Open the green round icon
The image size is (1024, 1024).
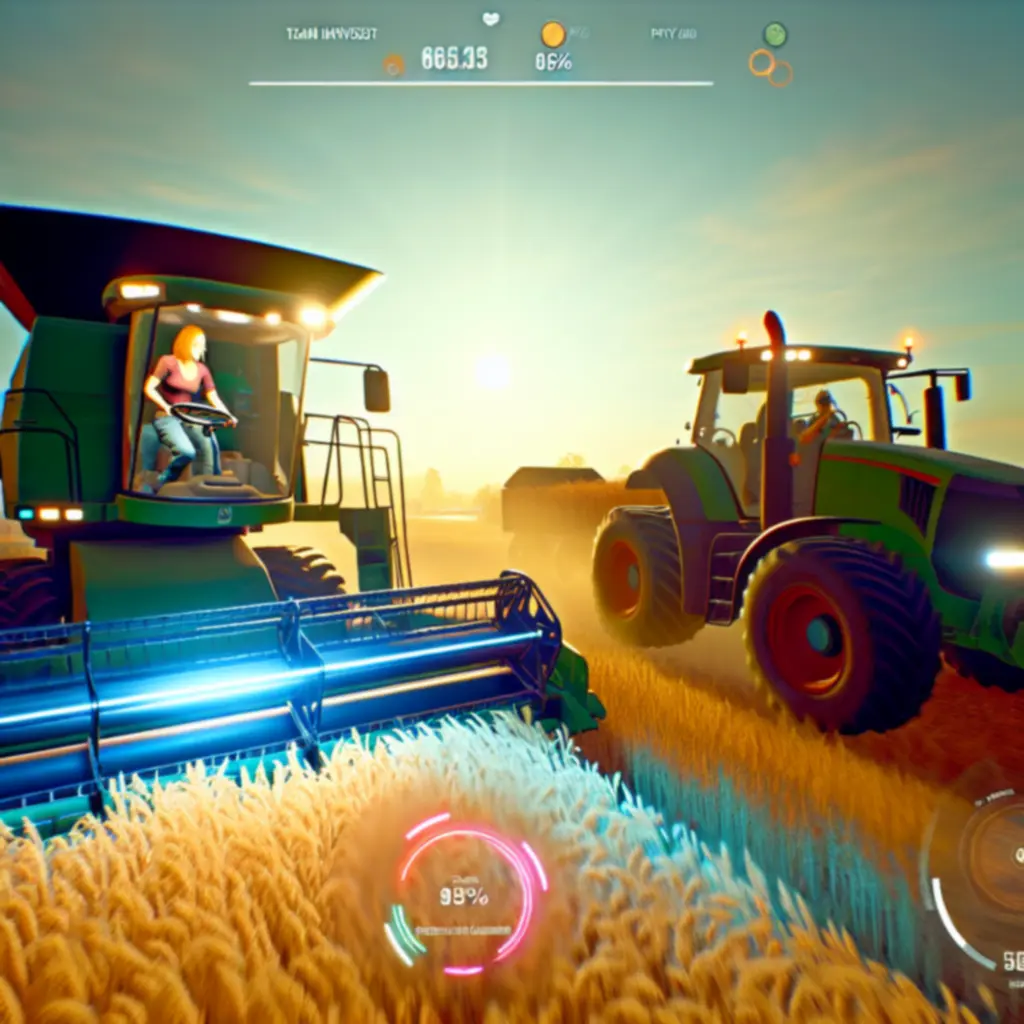pos(775,34)
